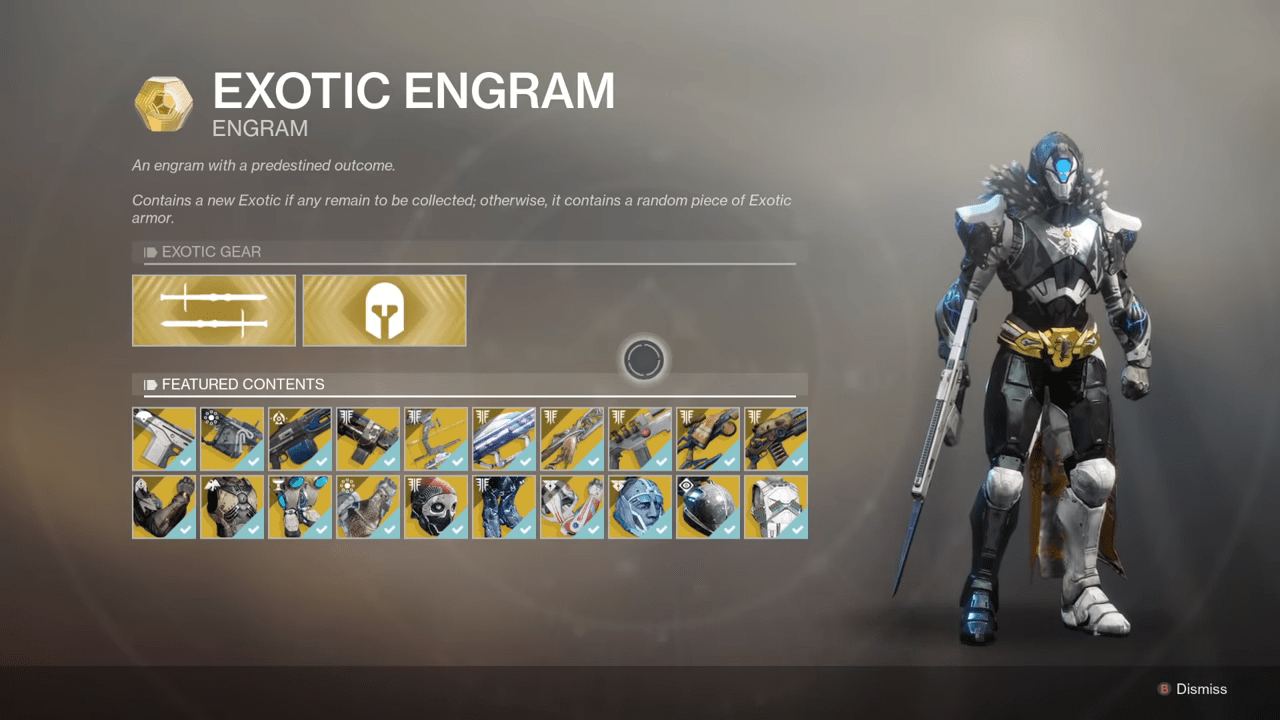Viewport: 1280px width, 720px height.
Task: Select the helmet exotic armor tile
Action: [x=384, y=310]
